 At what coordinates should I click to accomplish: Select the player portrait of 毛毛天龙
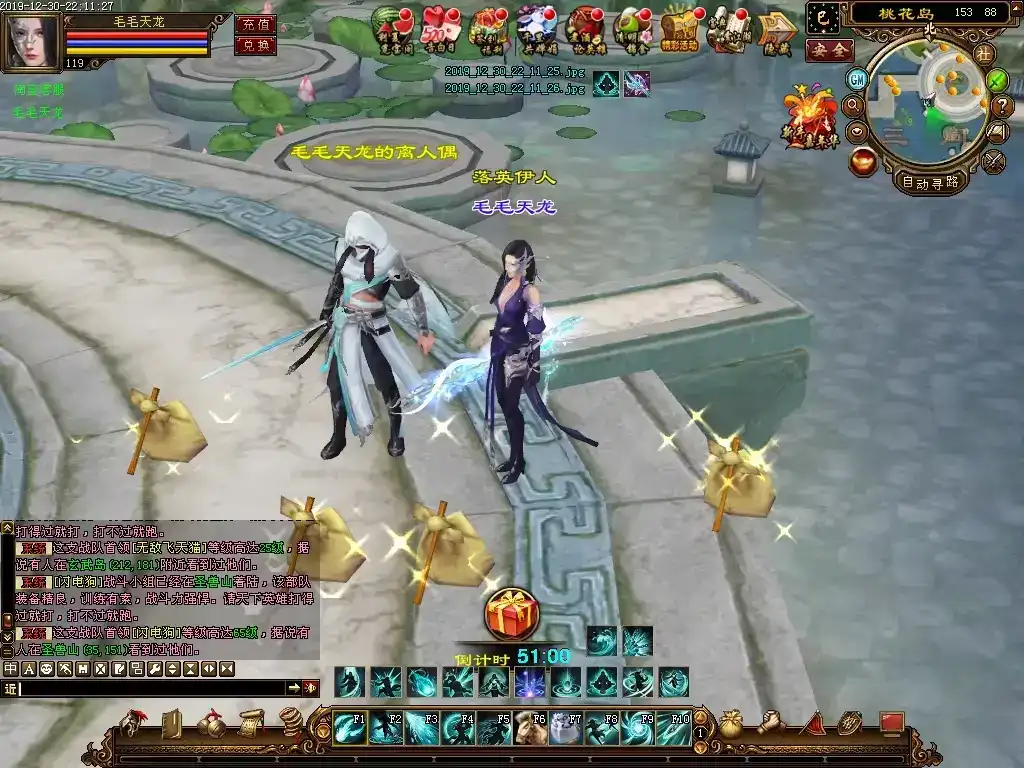pos(30,42)
